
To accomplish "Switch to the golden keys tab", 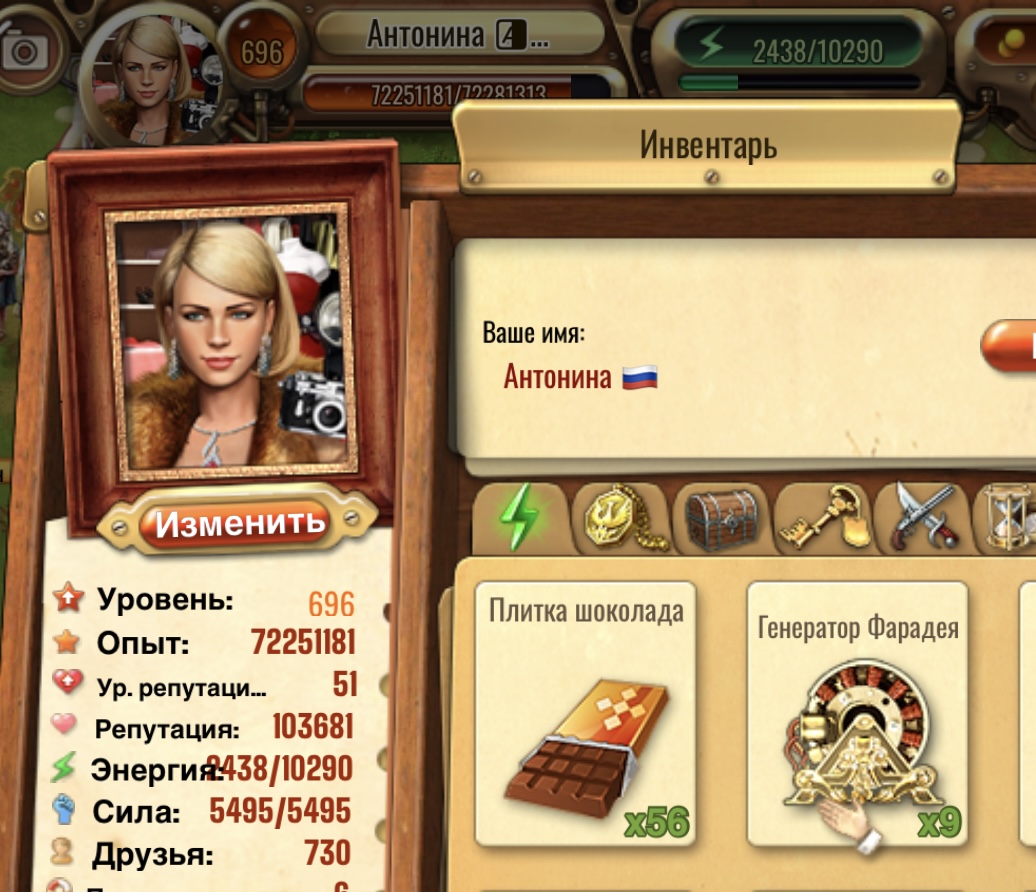I will pyautogui.click(x=823, y=518).
